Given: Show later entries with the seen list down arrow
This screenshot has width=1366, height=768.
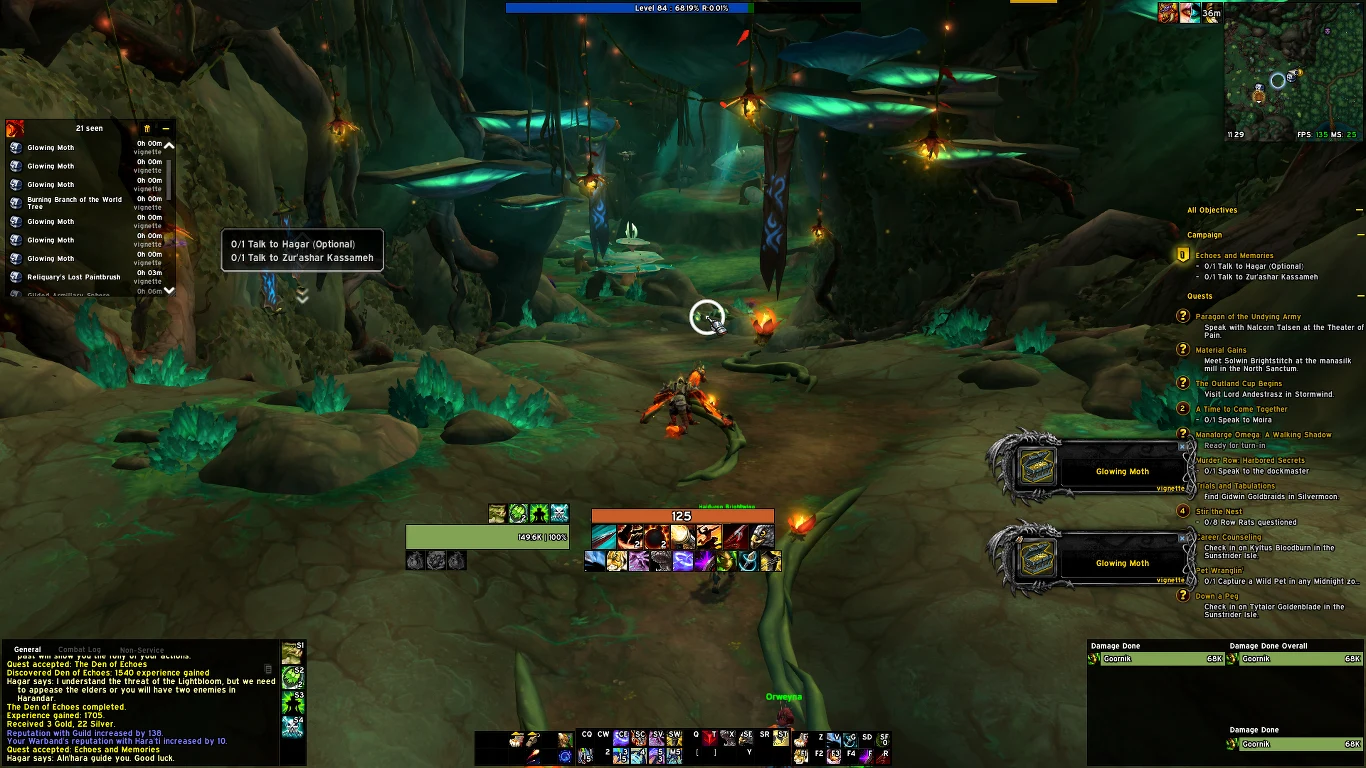Looking at the screenshot, I should [x=169, y=290].
